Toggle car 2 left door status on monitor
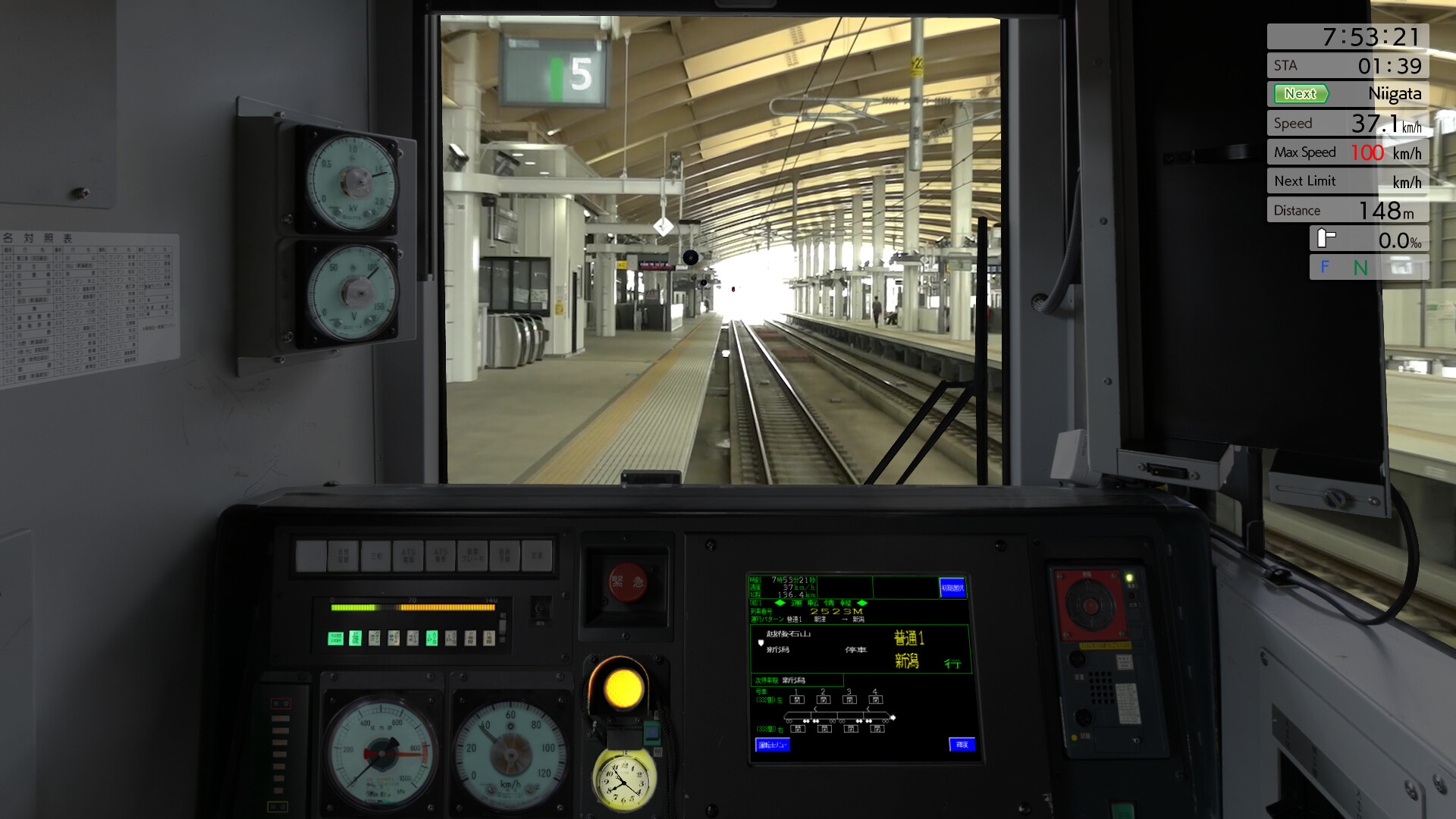 coord(823,699)
